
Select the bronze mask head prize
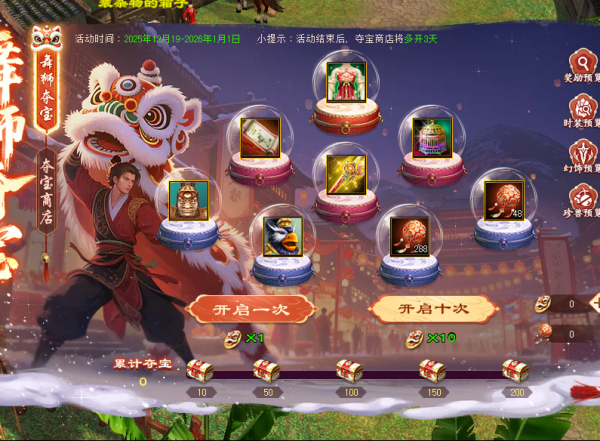188,200
